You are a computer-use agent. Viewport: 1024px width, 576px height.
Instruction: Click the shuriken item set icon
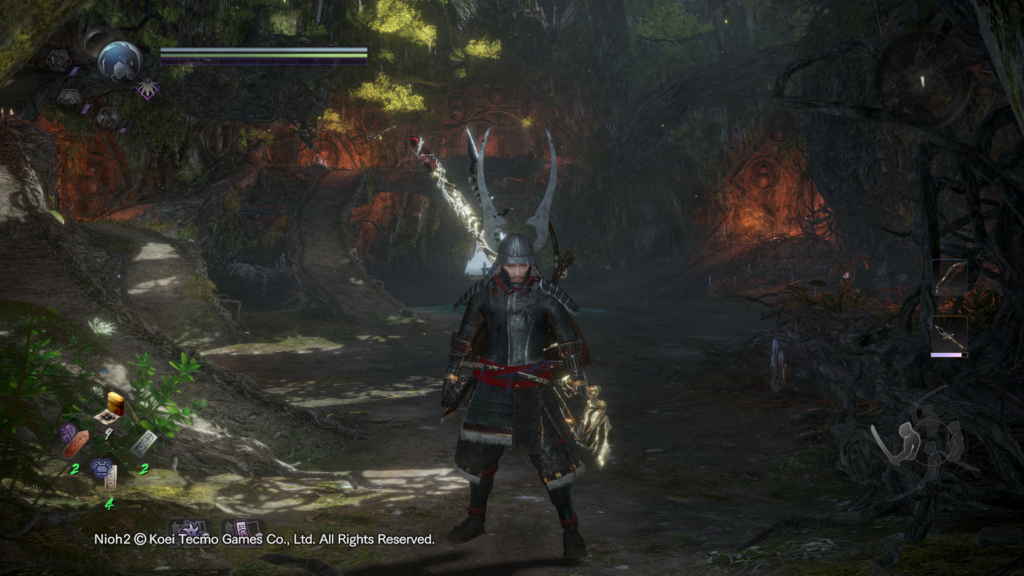pyautogui.click(x=188, y=529)
